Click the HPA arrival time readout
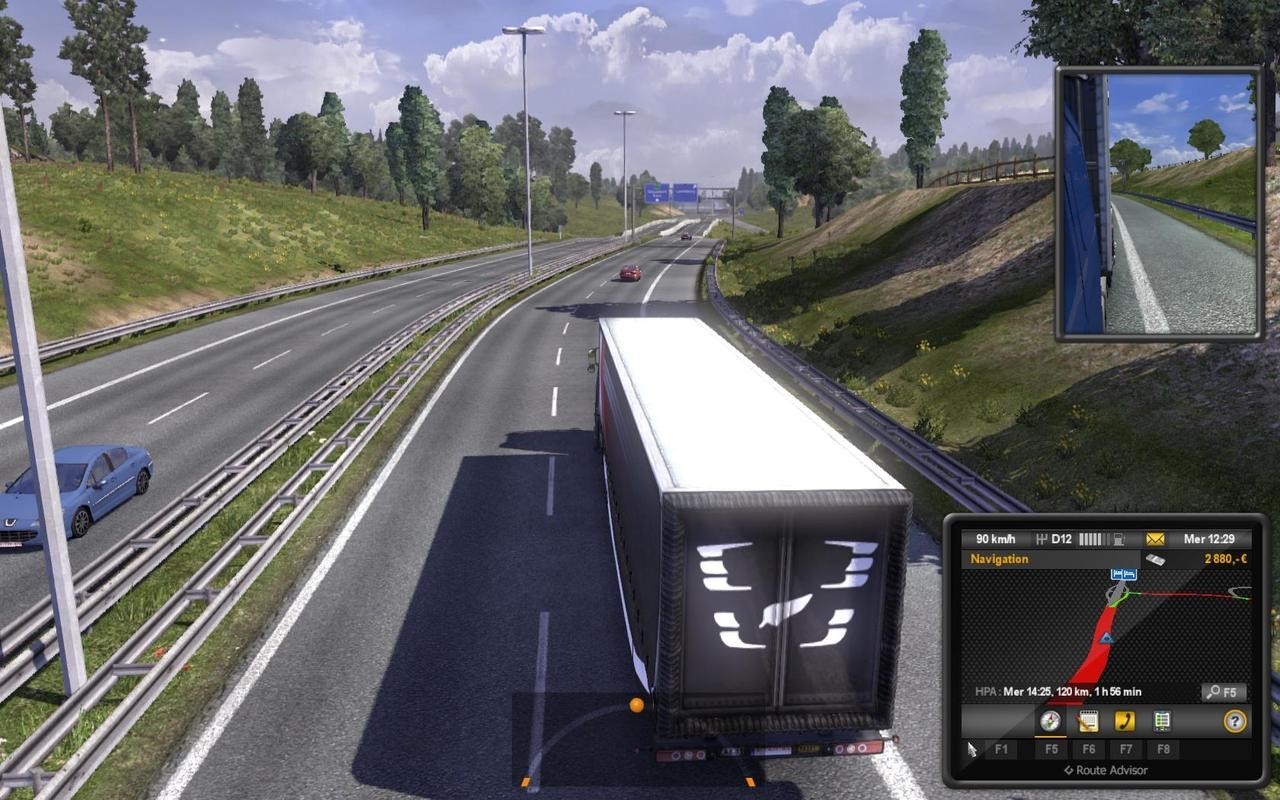 [x=1059, y=690]
